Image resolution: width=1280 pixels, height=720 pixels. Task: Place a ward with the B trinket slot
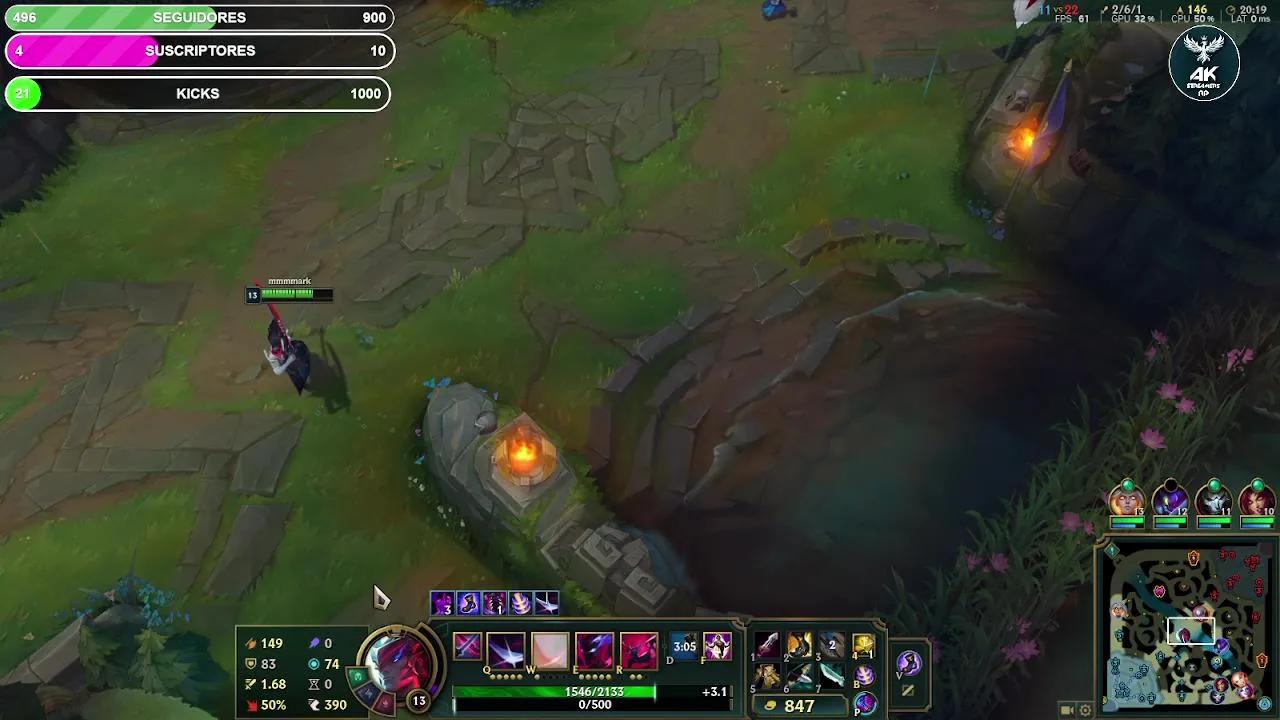coord(866,677)
